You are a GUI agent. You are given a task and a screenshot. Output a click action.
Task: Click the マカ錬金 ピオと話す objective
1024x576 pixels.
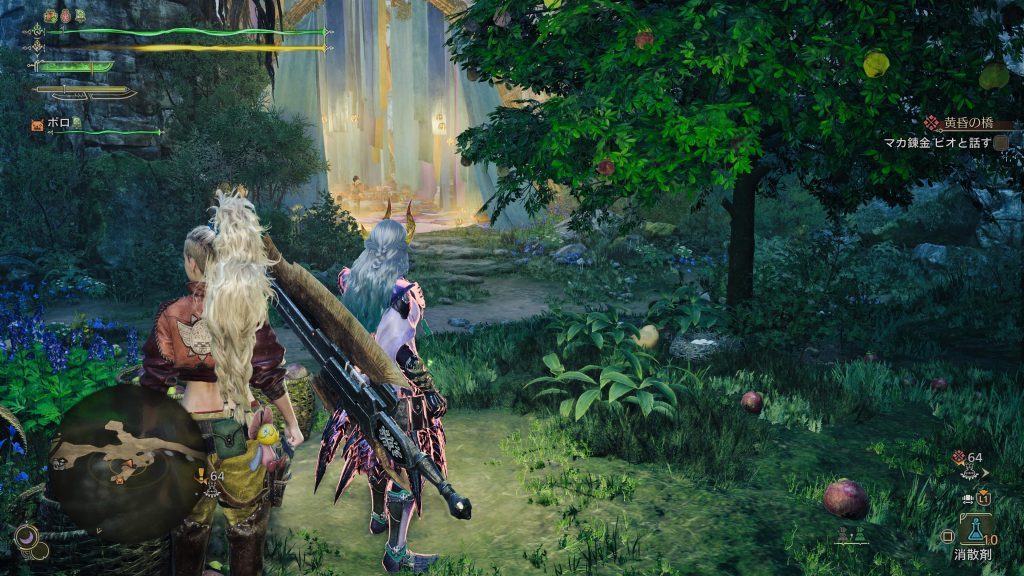pos(937,143)
